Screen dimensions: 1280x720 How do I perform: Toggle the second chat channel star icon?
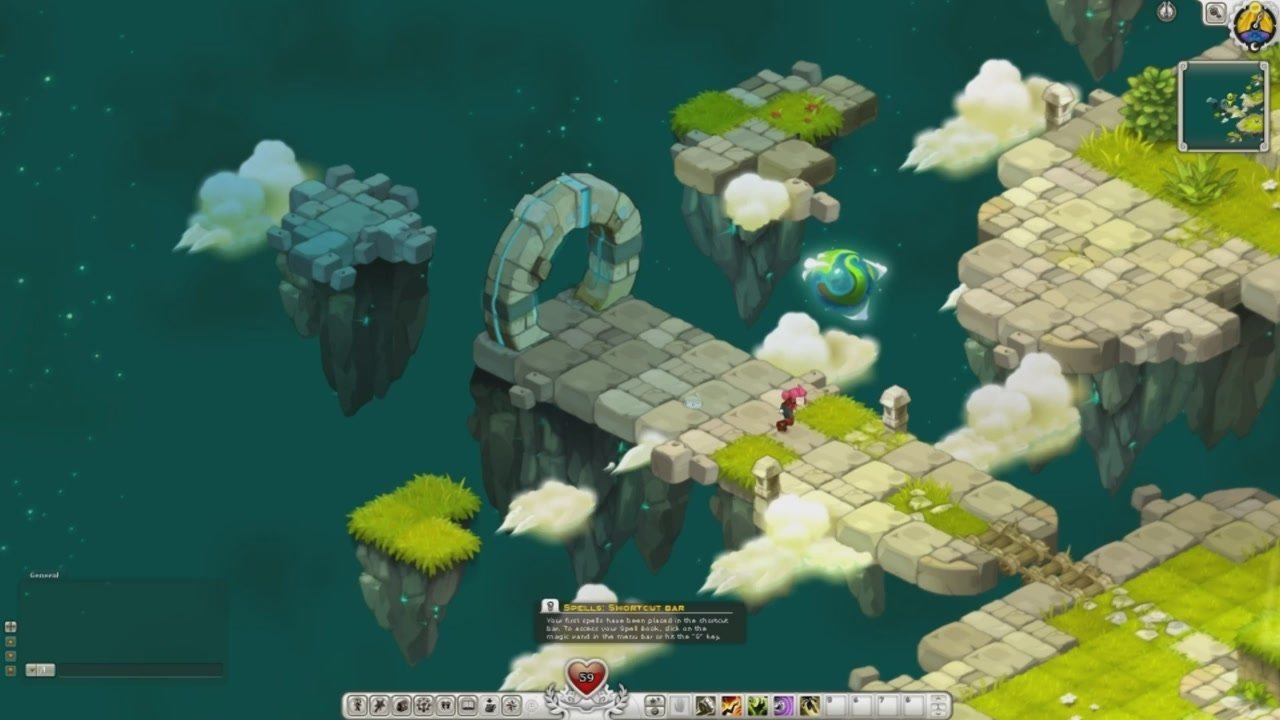(x=10, y=655)
